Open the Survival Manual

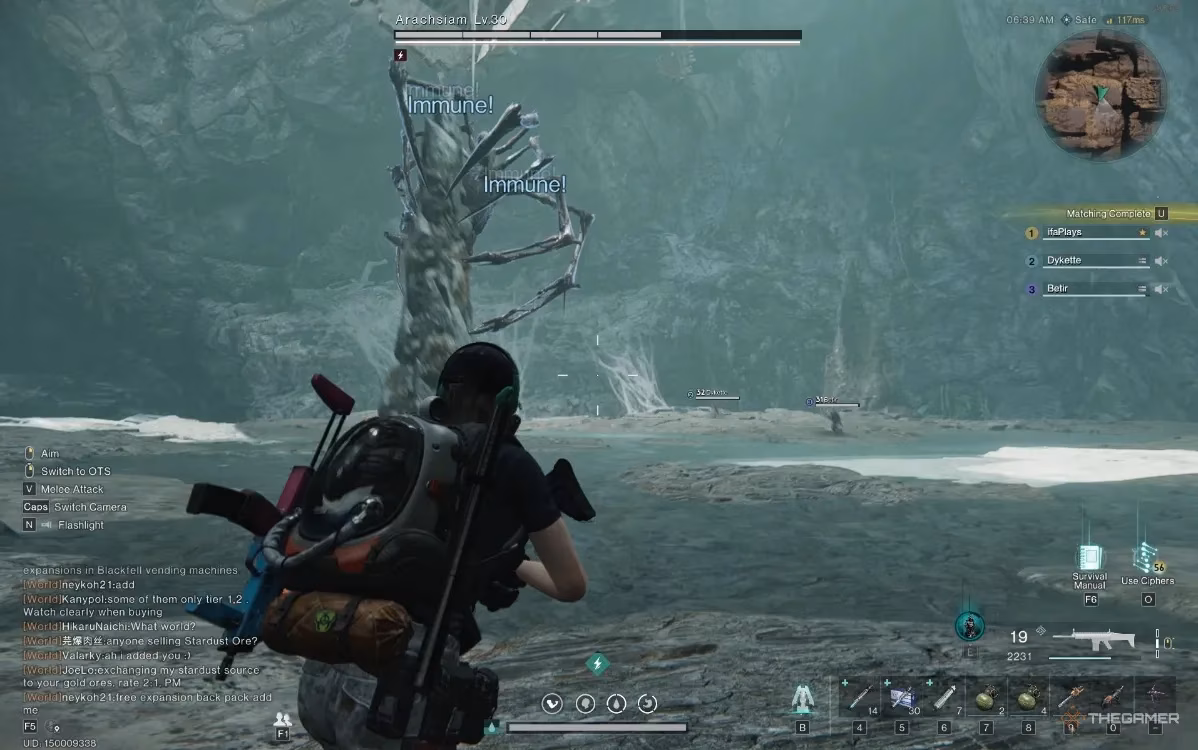[1089, 559]
